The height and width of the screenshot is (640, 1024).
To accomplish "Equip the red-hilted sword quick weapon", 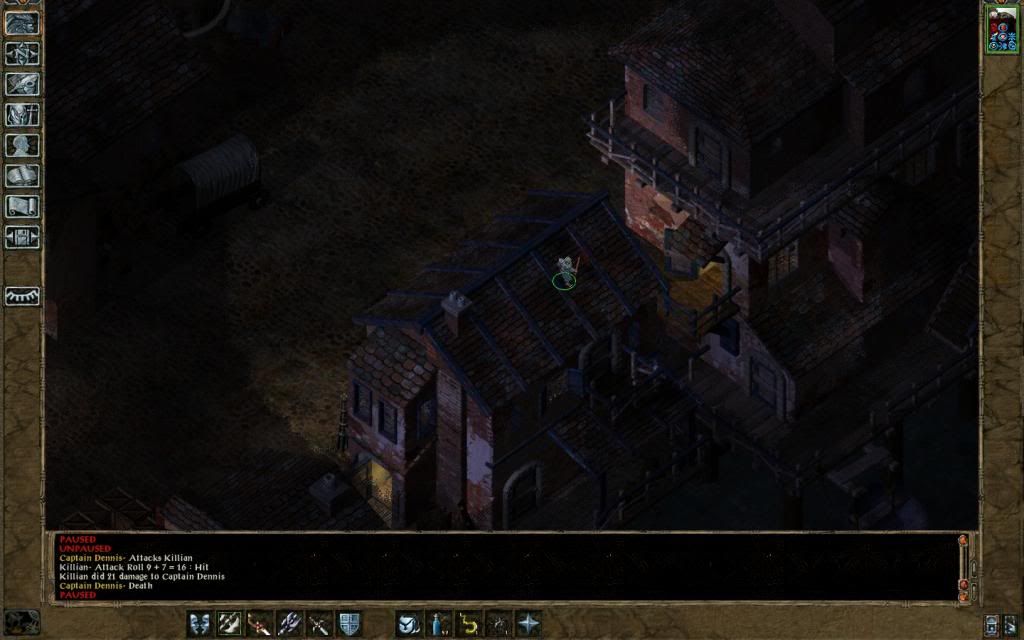I will [260, 623].
